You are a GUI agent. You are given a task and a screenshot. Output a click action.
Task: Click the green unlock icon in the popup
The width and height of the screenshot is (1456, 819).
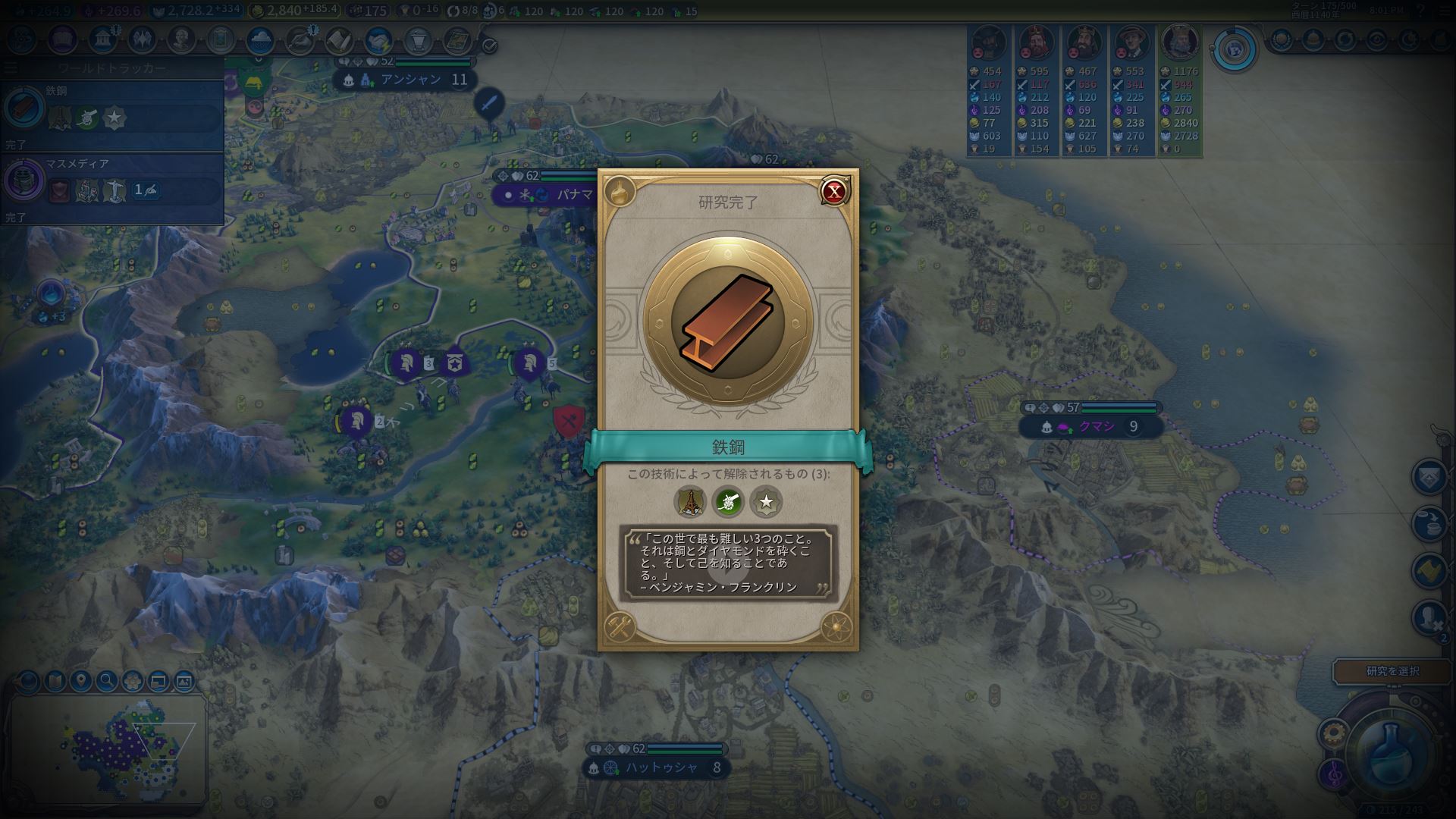point(728,501)
